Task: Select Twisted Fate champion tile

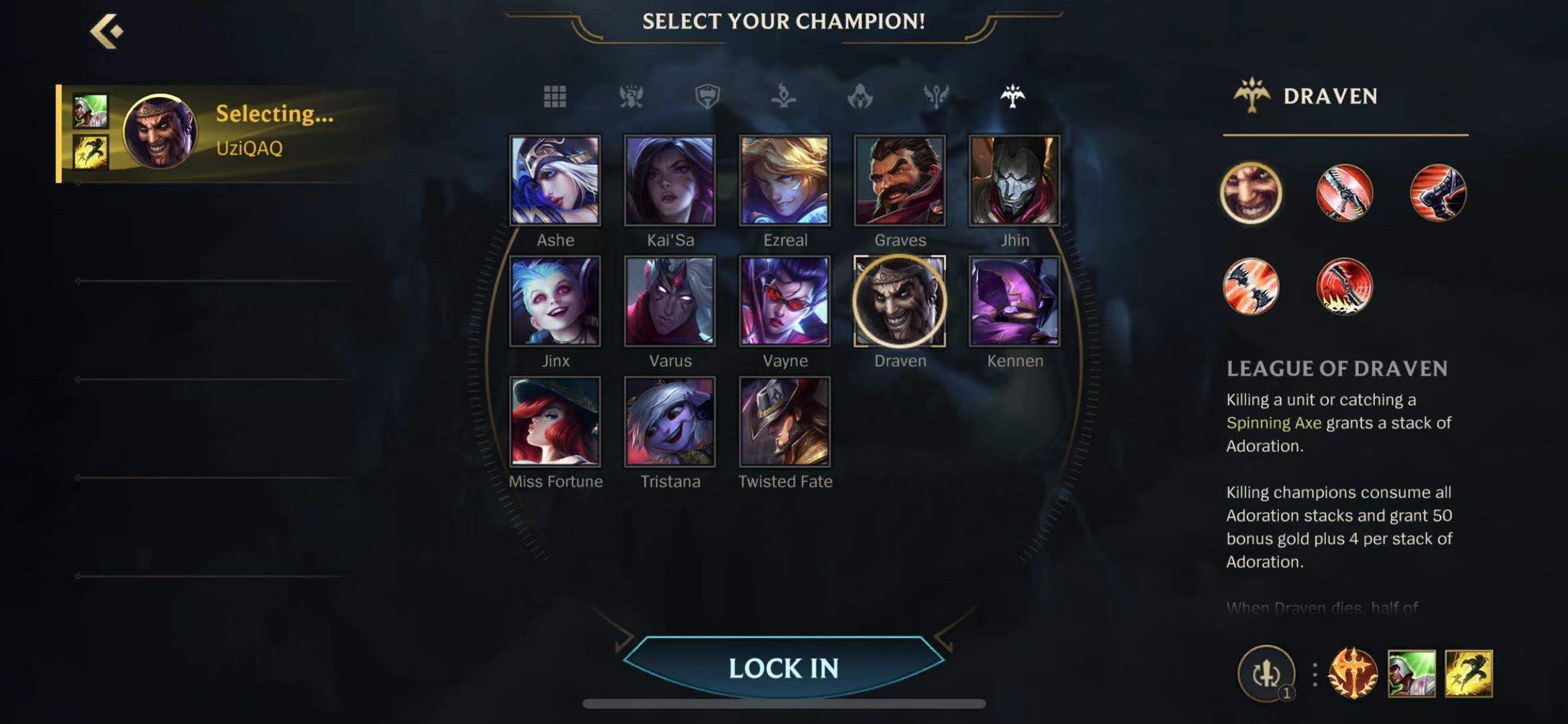Action: (784, 422)
